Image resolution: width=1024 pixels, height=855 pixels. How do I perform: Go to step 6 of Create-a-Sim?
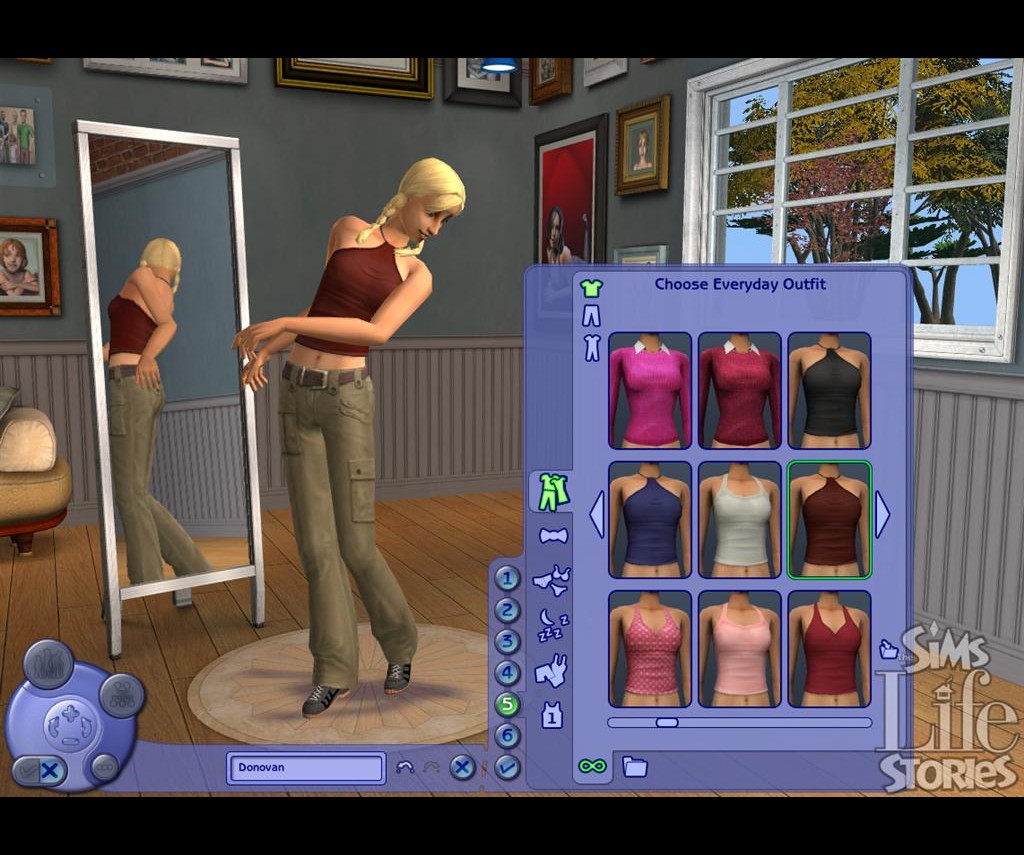tap(508, 736)
